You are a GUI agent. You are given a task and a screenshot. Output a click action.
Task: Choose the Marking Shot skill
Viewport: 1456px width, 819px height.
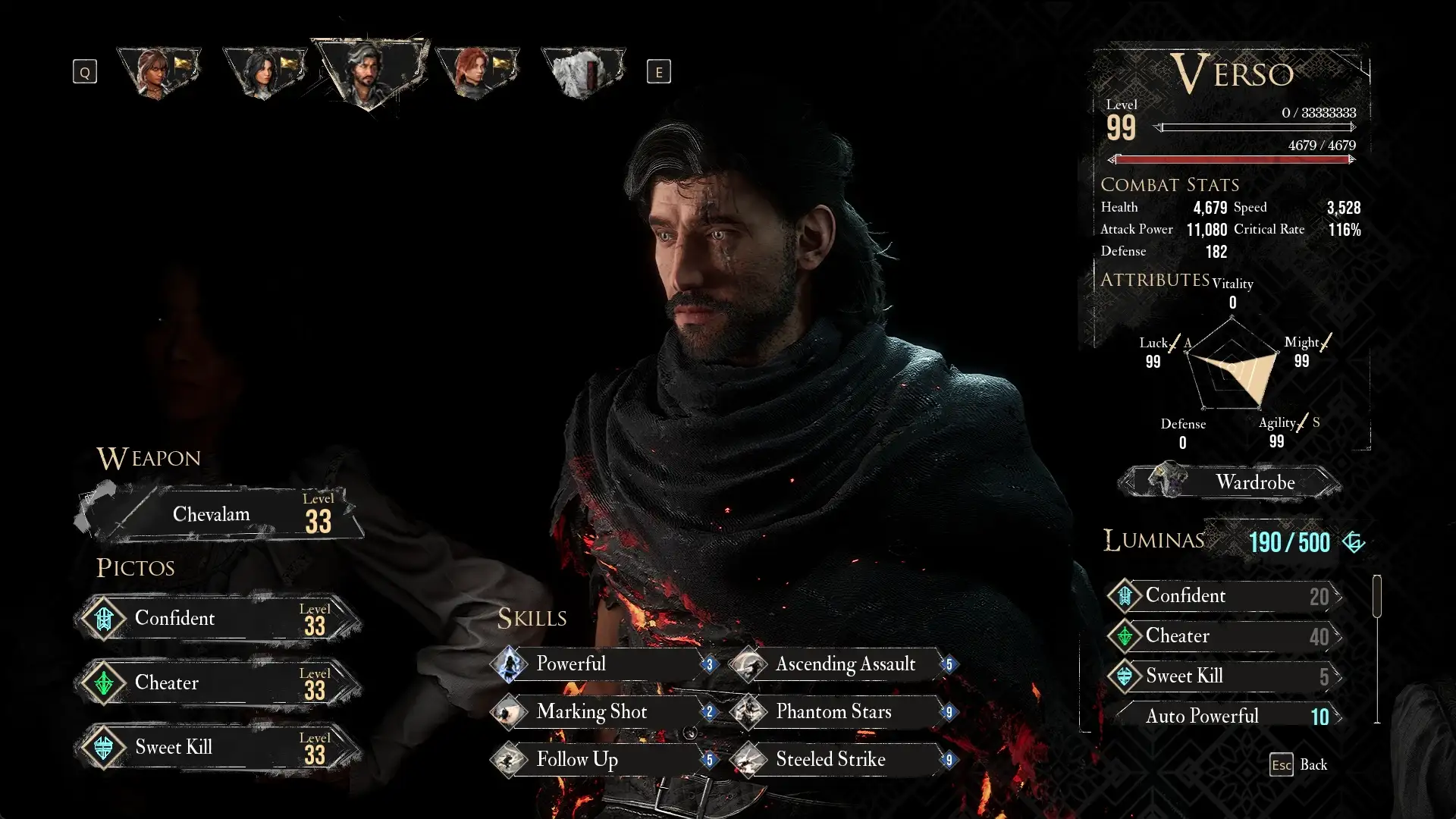click(x=604, y=712)
